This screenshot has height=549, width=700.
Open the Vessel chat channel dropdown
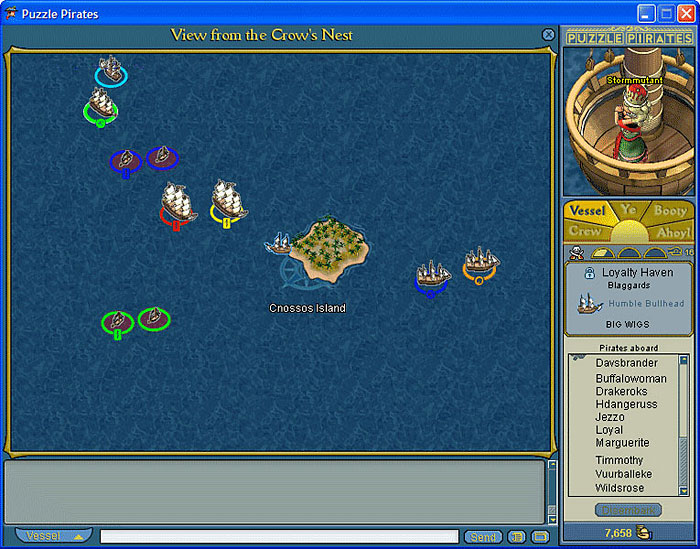[54, 536]
